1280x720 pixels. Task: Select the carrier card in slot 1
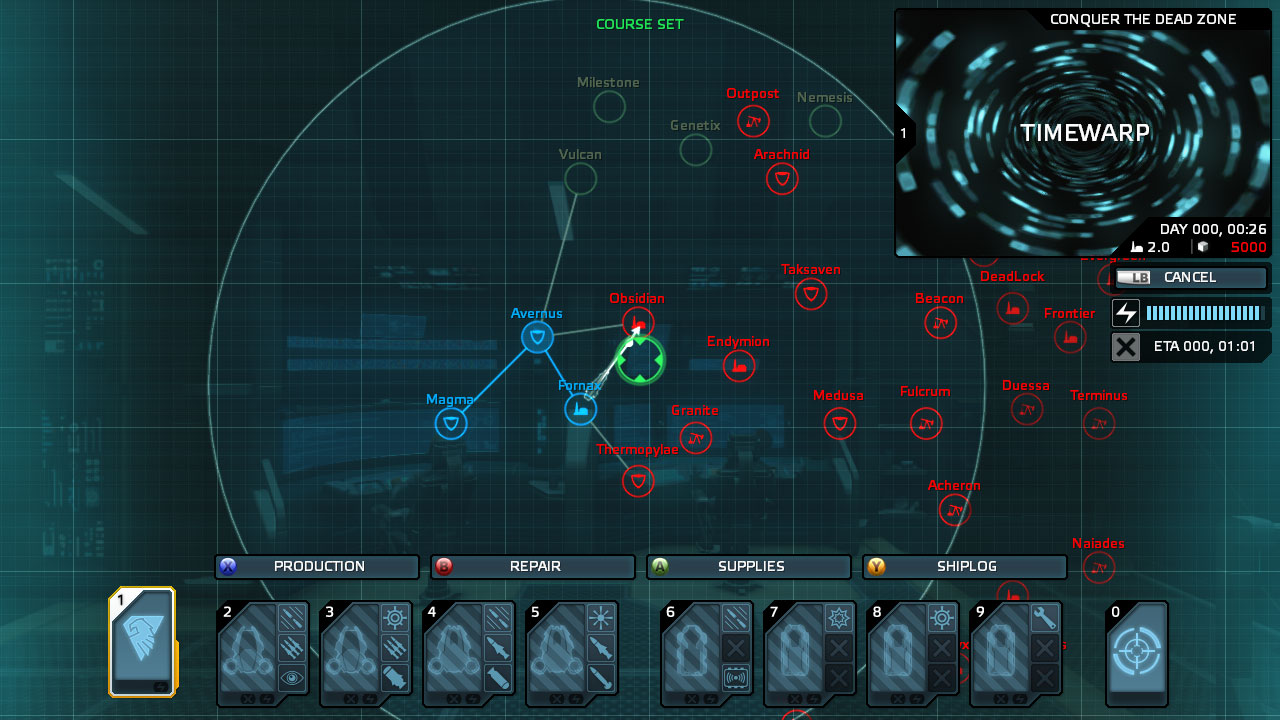pyautogui.click(x=142, y=642)
